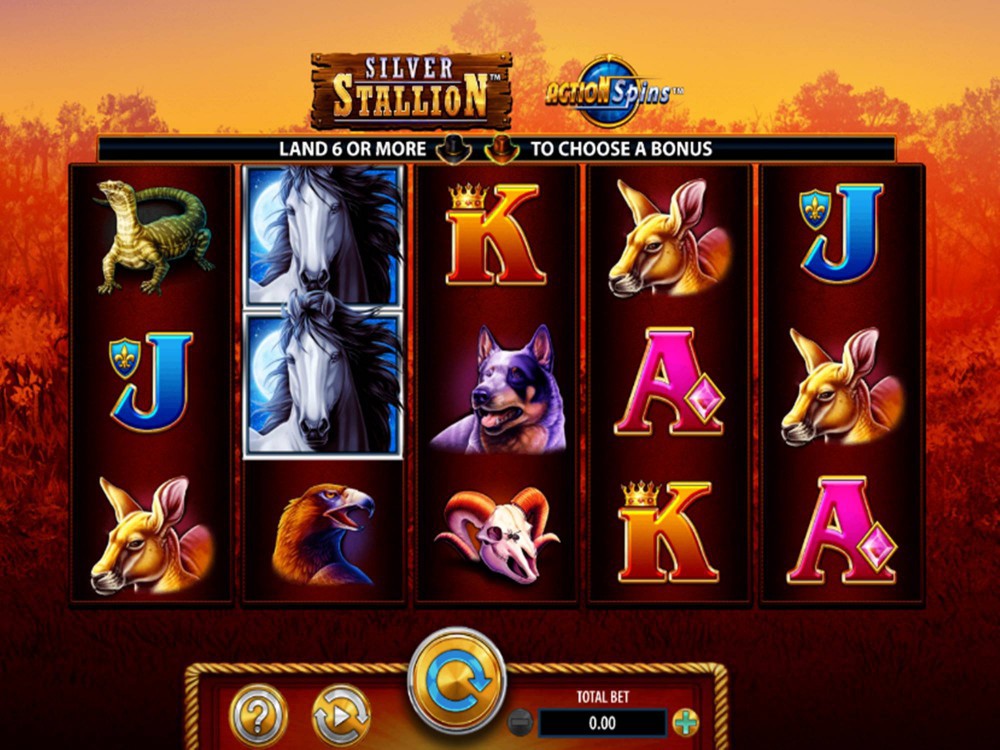1000x750 pixels.
Task: Spin the reels with the gold button
Action: tap(457, 679)
